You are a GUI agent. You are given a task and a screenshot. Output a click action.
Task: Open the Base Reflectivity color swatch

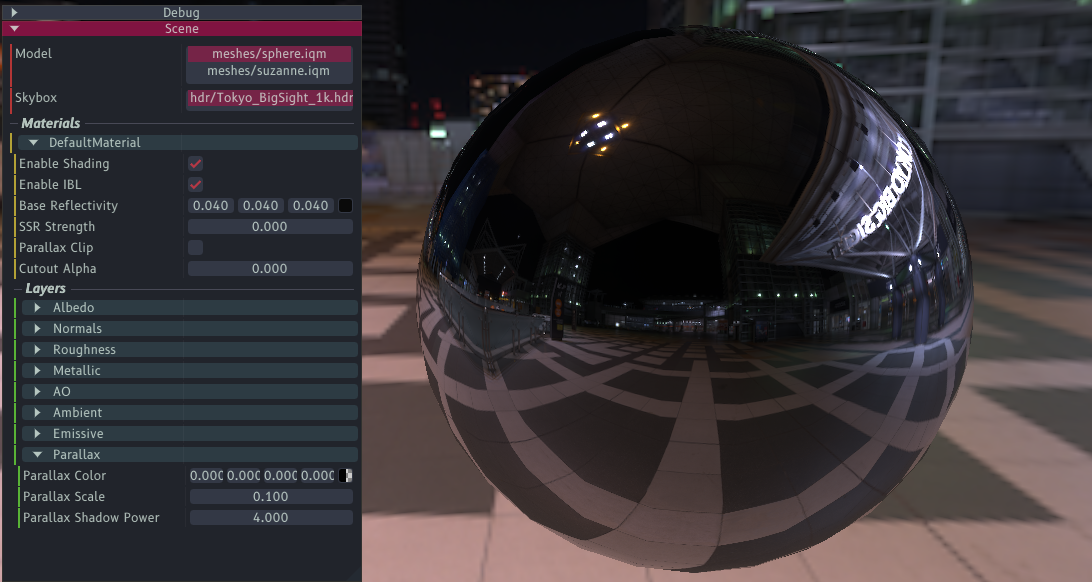[x=345, y=206]
